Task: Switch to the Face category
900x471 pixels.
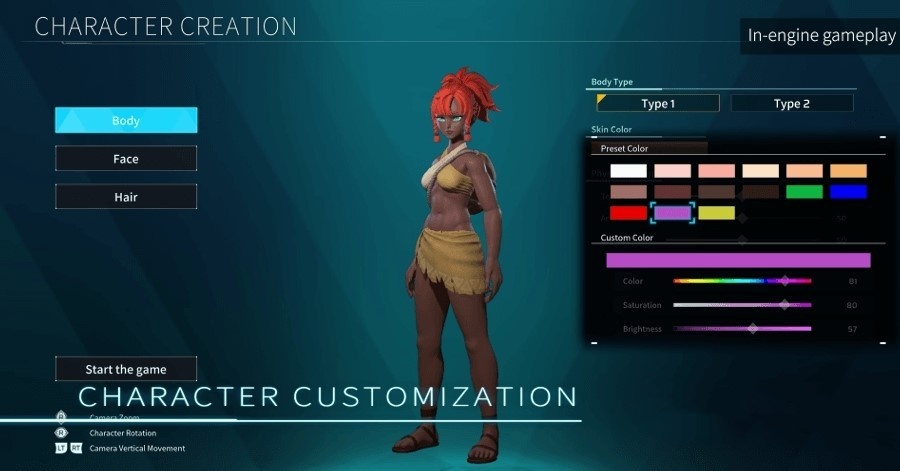Action: click(x=126, y=159)
